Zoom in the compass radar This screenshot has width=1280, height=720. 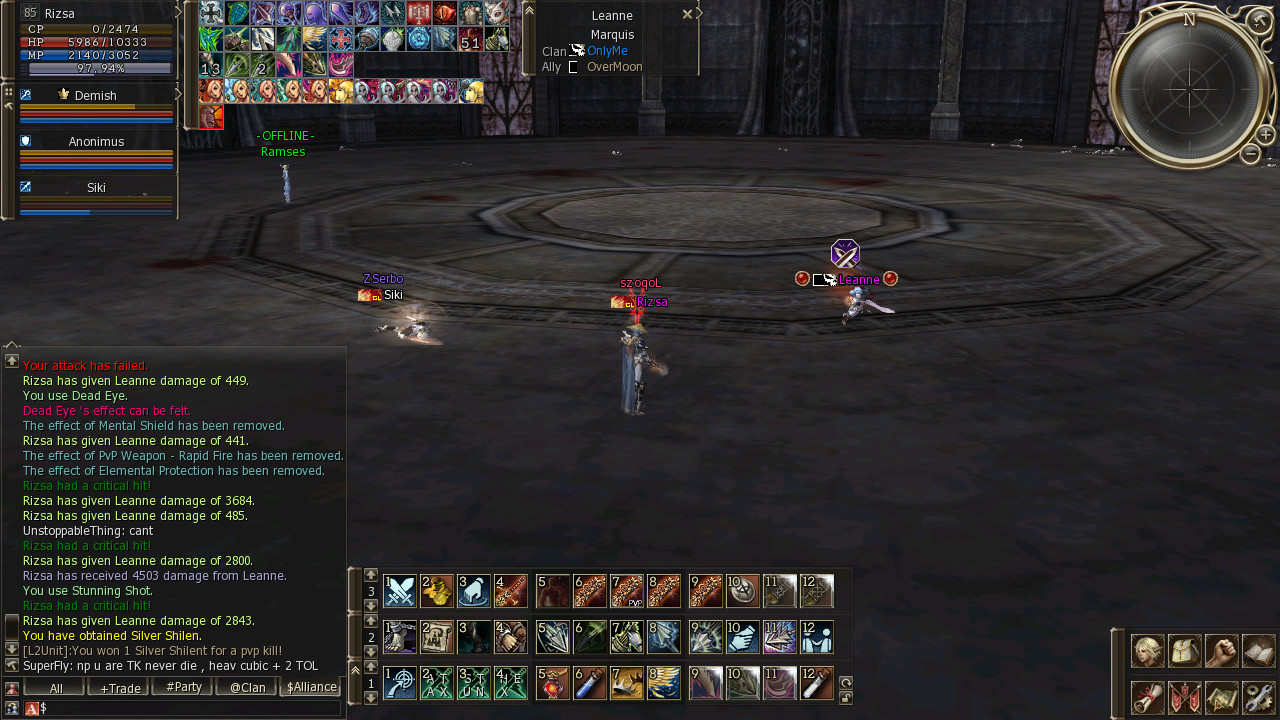(1265, 135)
